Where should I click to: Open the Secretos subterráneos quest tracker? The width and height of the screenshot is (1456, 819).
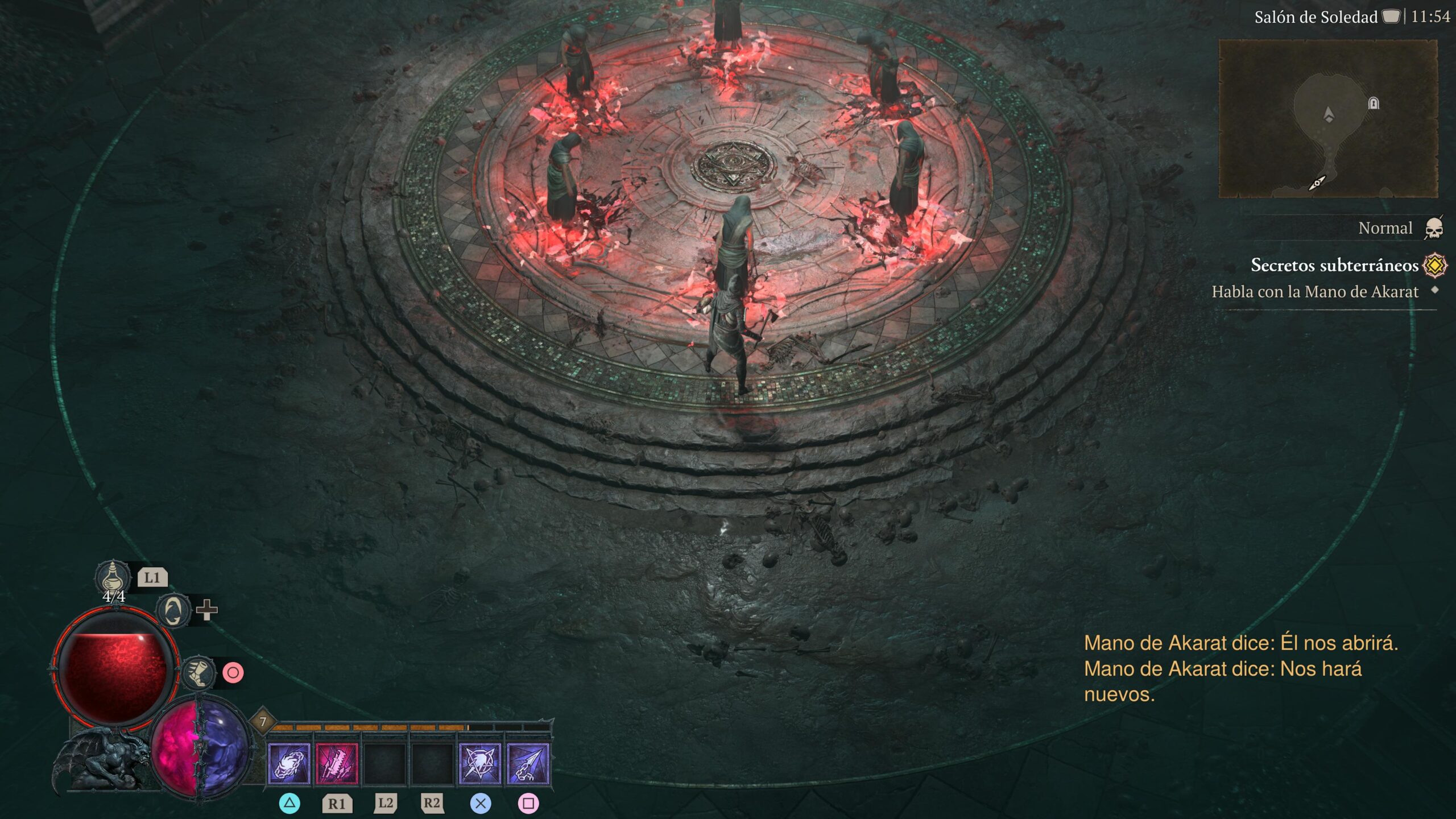point(1334,265)
